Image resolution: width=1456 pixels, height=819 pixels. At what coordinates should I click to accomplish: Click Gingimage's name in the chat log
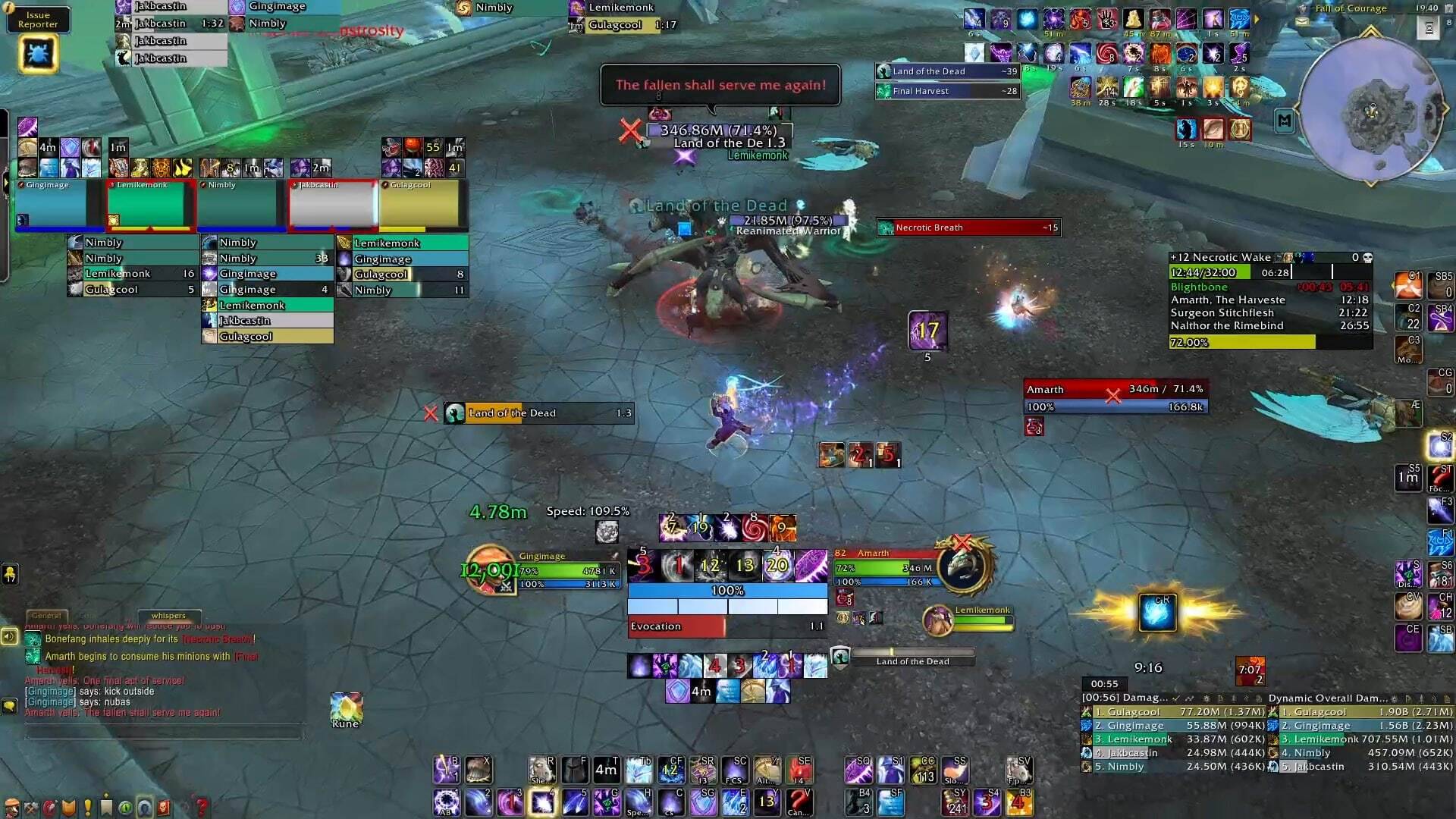(x=49, y=691)
